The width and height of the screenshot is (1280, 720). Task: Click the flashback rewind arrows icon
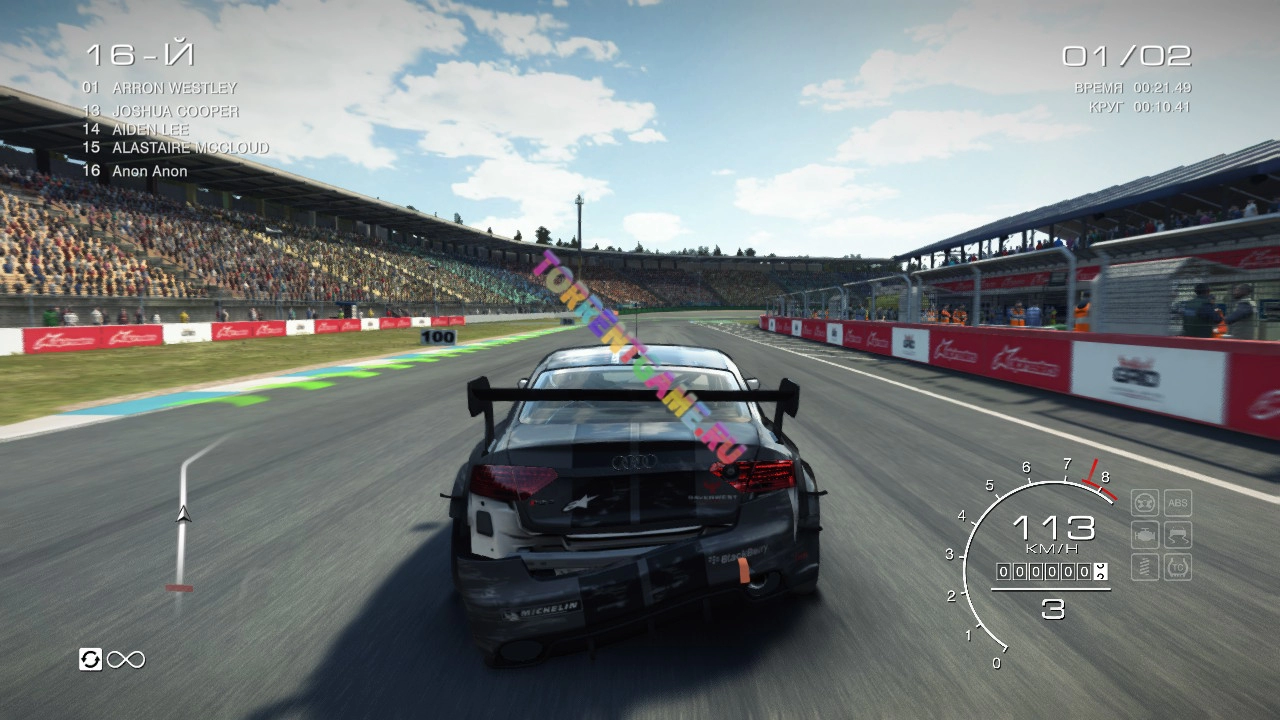(90, 659)
